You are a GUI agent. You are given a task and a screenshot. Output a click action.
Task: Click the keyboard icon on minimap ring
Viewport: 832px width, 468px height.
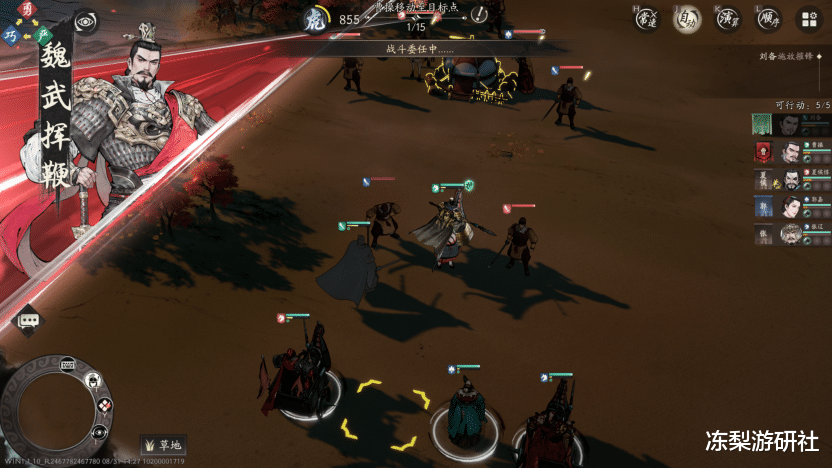point(68,364)
